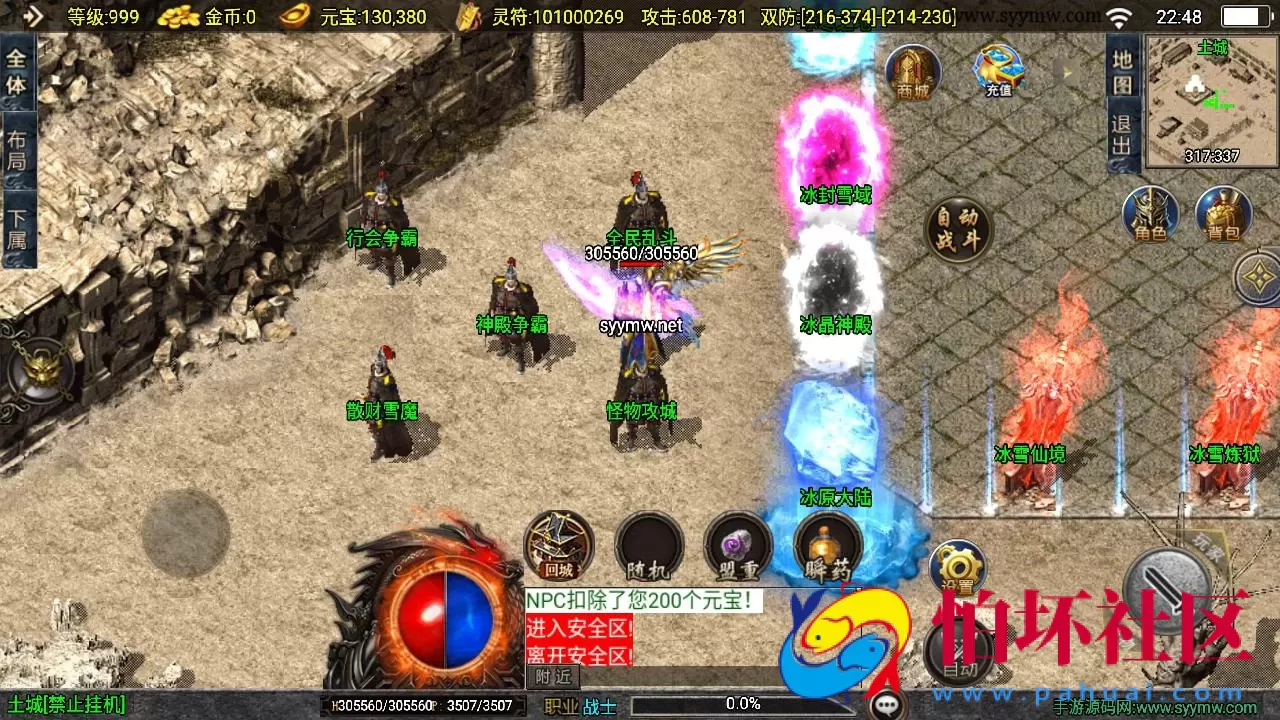Click the 充值 recharge icon

[996, 70]
